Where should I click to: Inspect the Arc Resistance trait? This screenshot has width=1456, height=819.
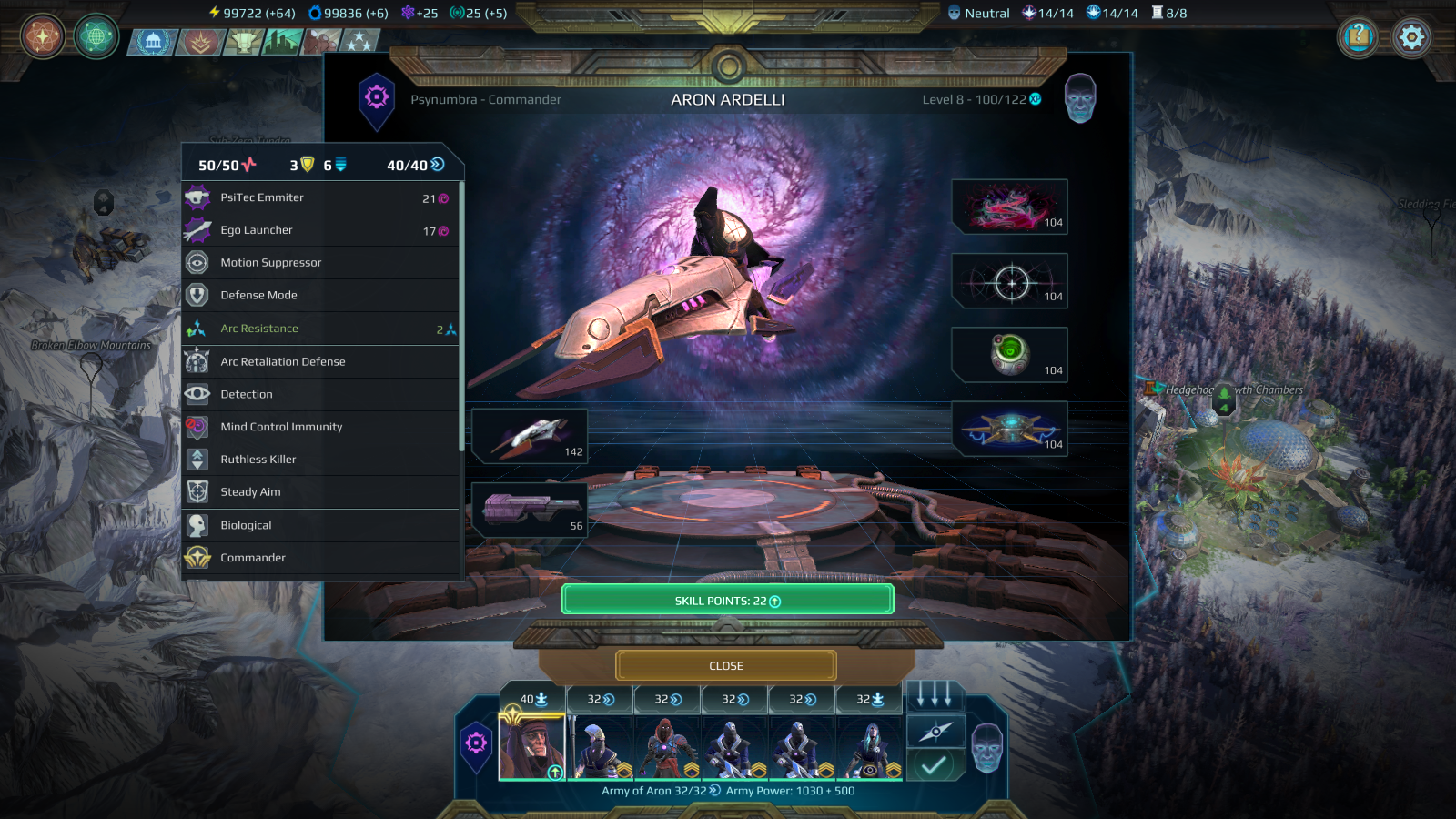321,329
